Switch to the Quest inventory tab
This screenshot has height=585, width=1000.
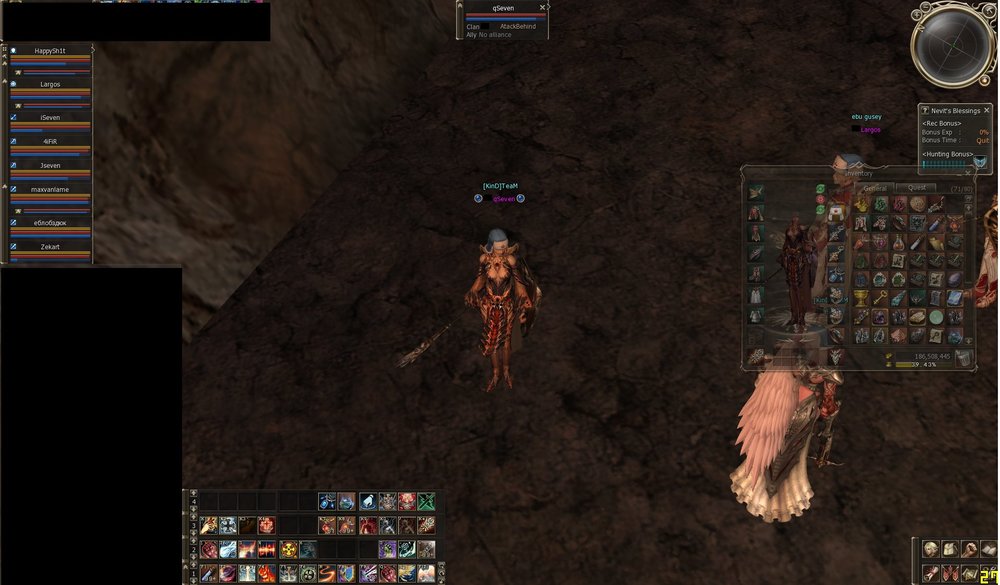point(915,188)
